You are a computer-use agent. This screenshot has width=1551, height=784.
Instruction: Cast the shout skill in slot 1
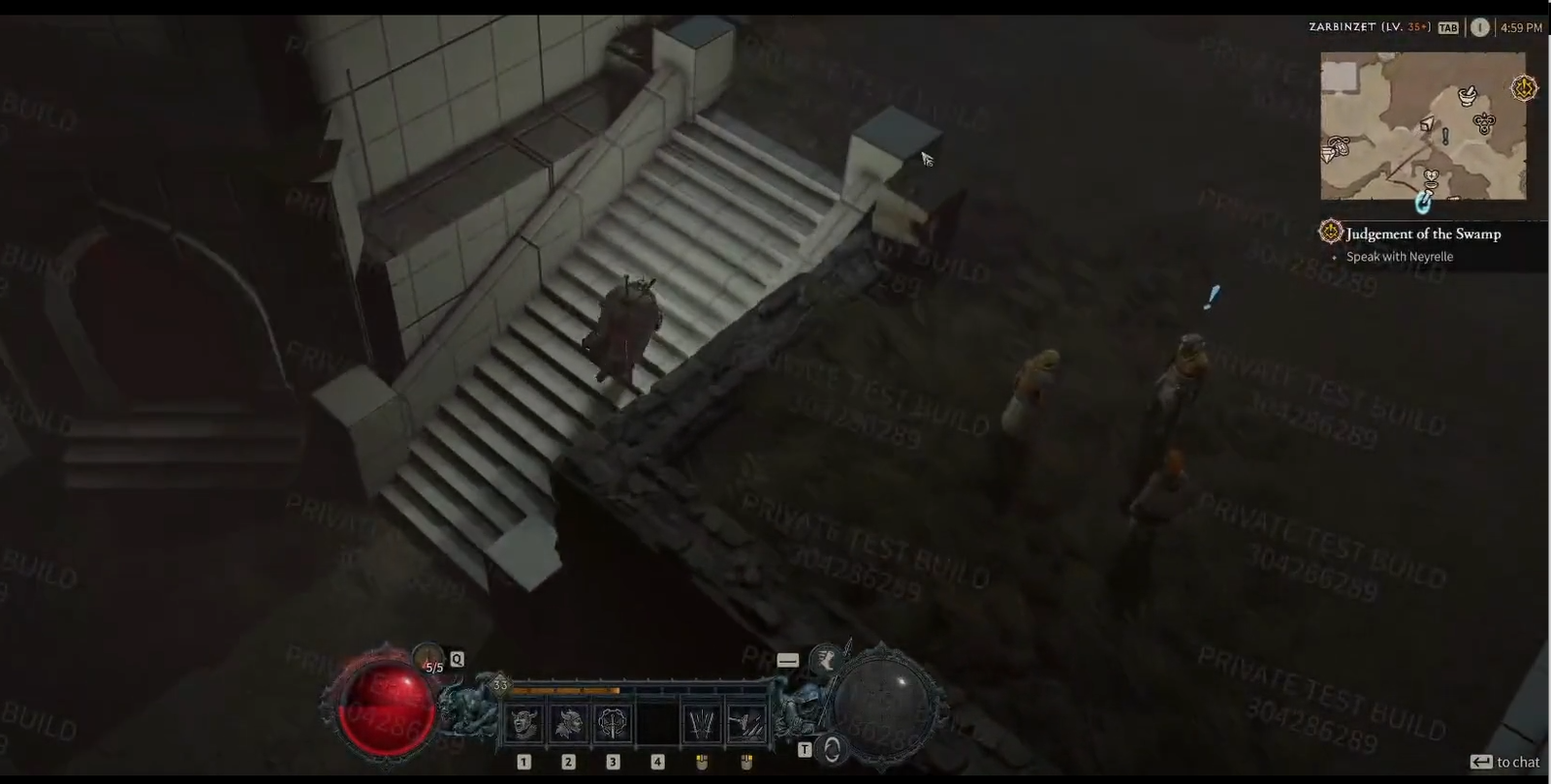(x=523, y=722)
